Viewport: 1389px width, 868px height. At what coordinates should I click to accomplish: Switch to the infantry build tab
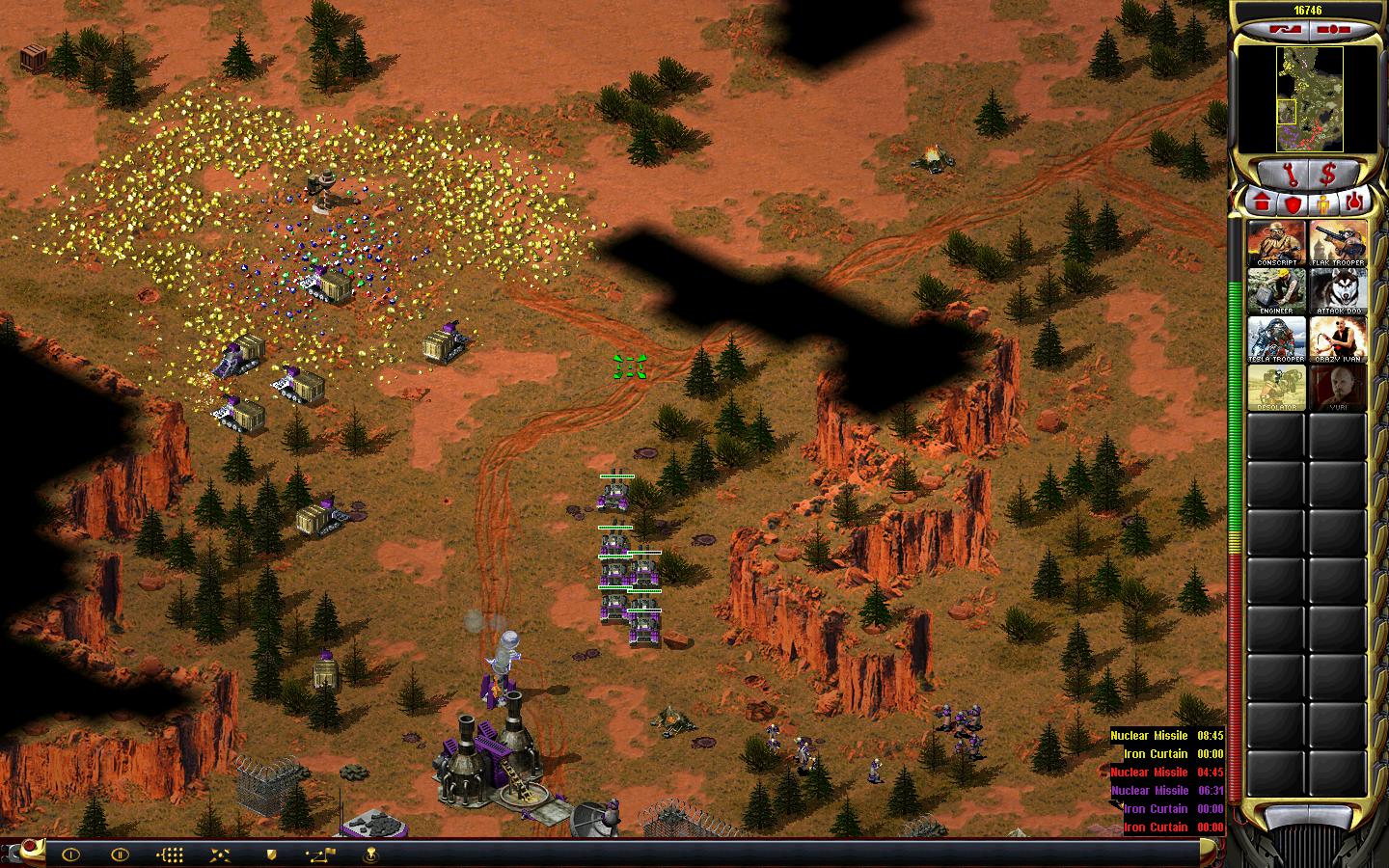coord(1324,203)
